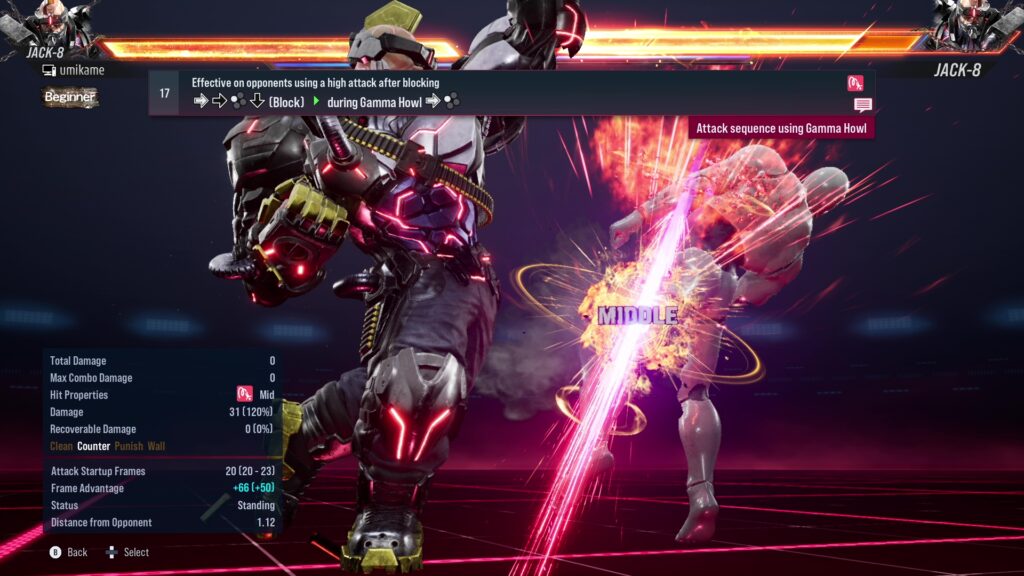
Task: Click the Back label
Action: pyautogui.click(x=77, y=552)
